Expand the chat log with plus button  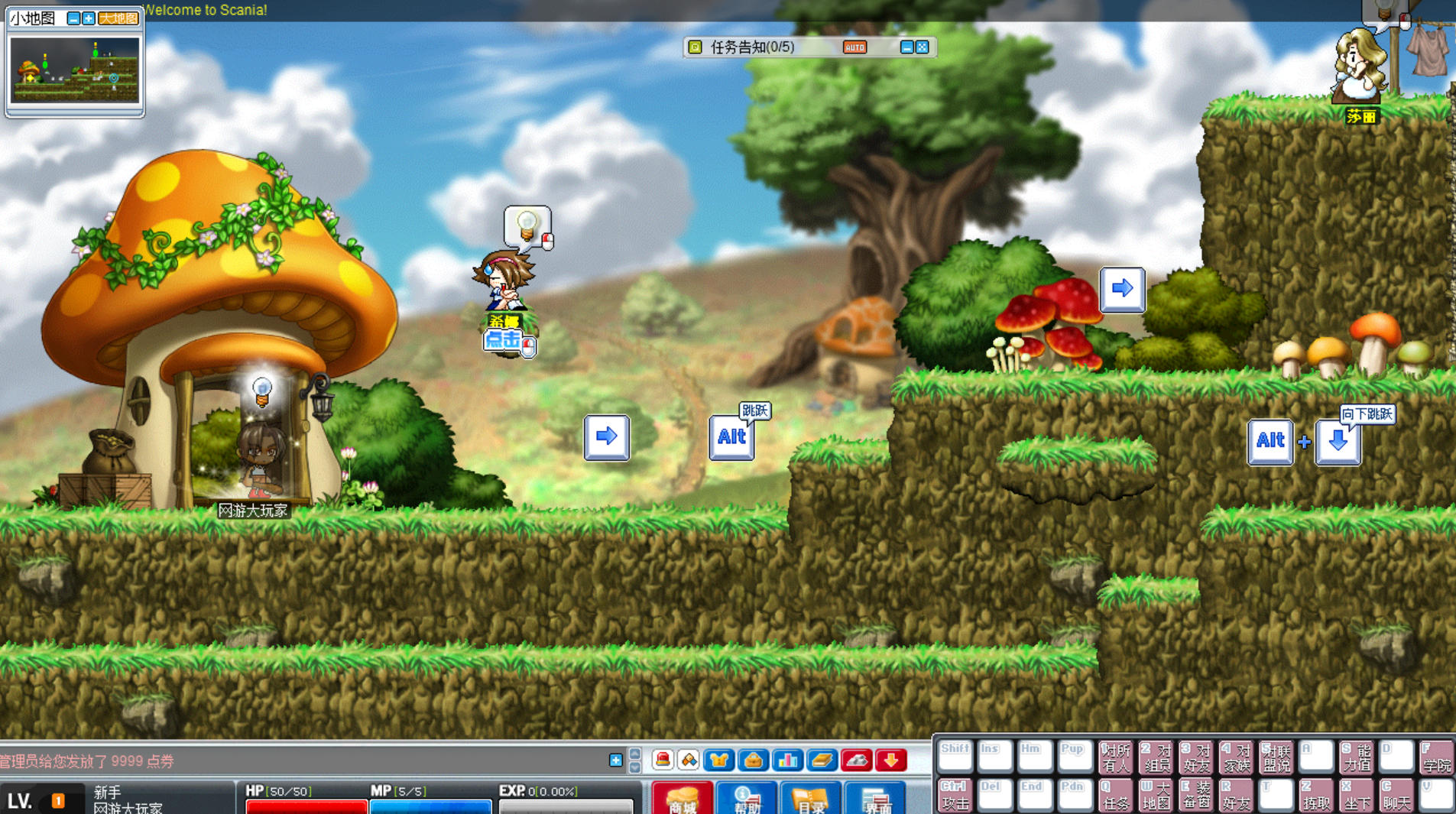pyautogui.click(x=615, y=760)
